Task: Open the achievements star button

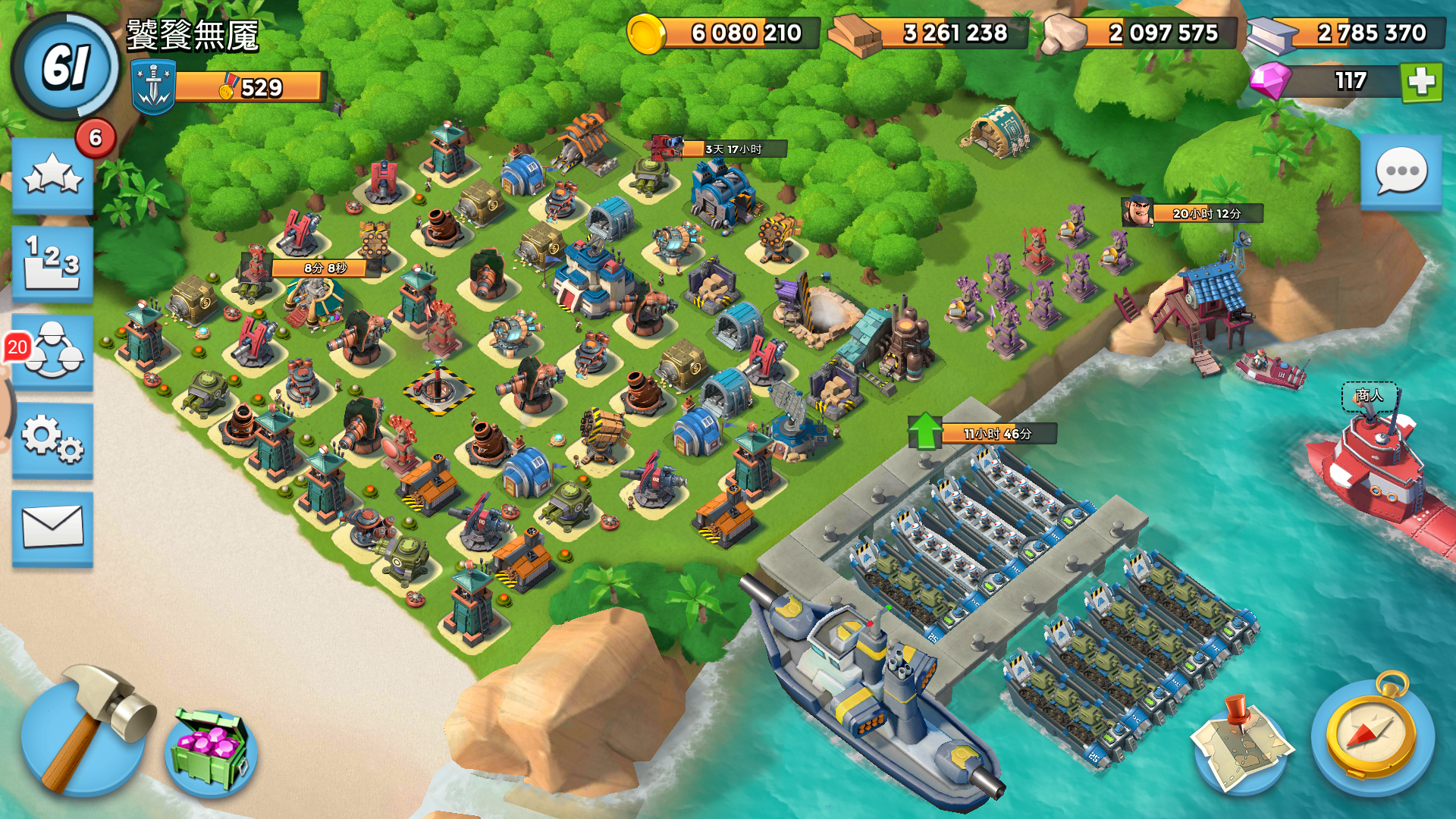Action: tap(52, 175)
